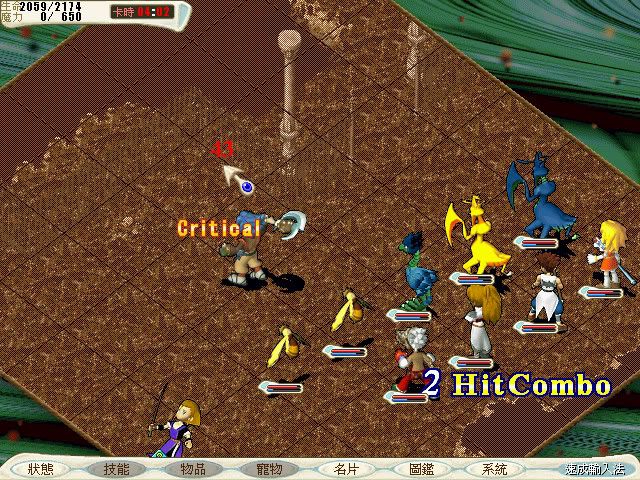This screenshot has height=480, width=640.
Task: Open the 狀態 status menu
Action: coord(41,468)
